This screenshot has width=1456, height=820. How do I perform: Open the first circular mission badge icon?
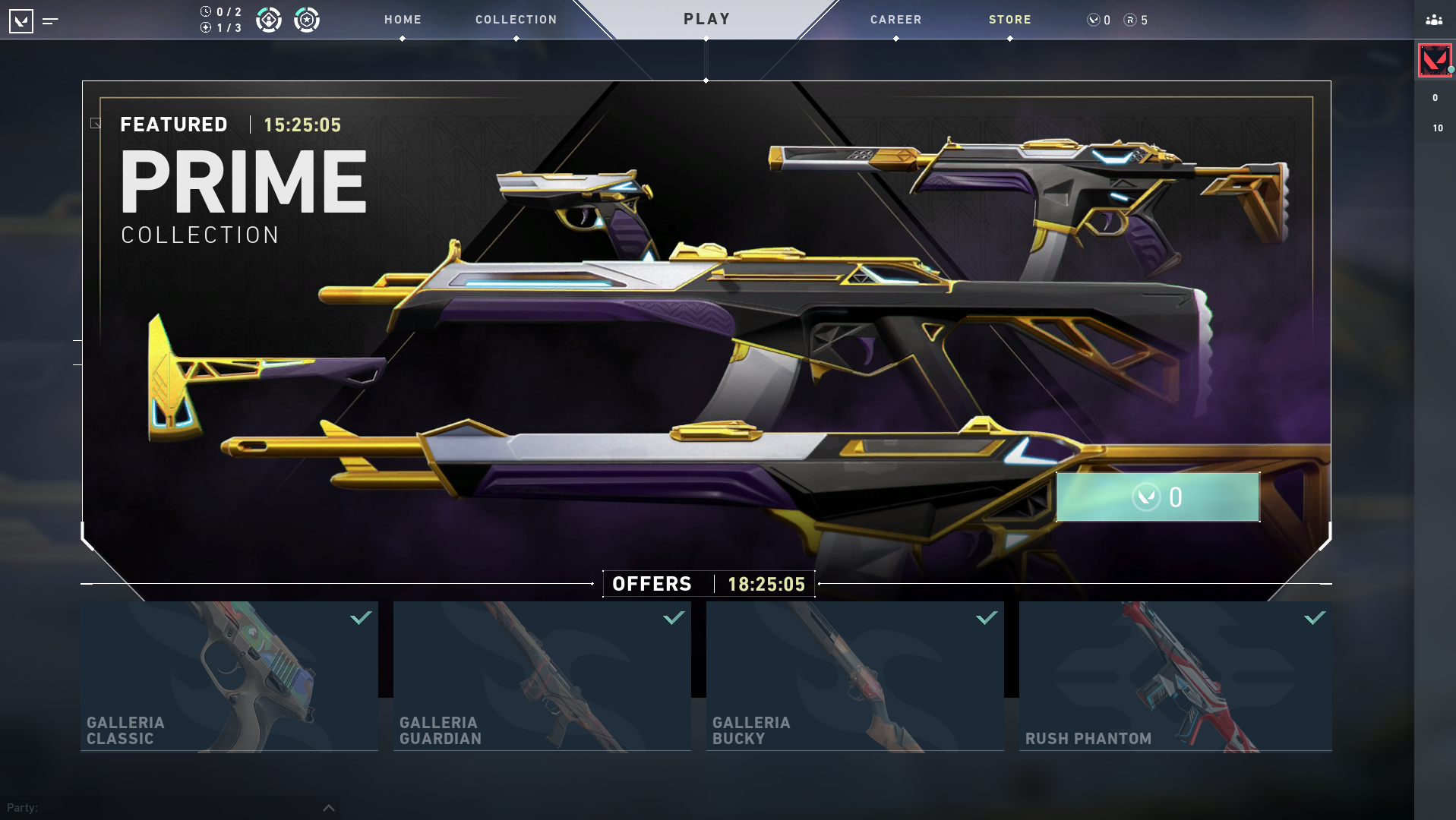pyautogui.click(x=269, y=20)
